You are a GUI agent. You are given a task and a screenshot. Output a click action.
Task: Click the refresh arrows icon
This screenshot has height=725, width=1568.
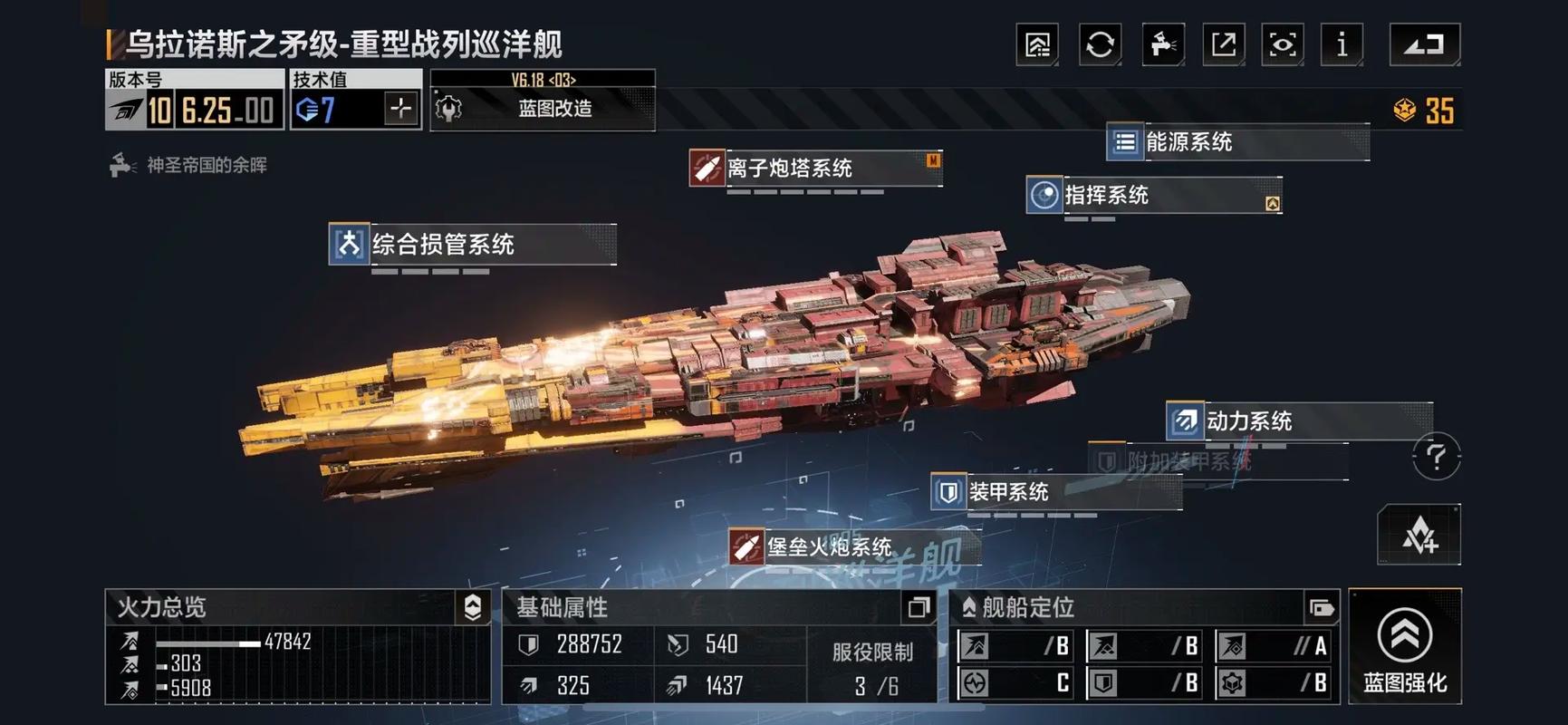[1100, 44]
